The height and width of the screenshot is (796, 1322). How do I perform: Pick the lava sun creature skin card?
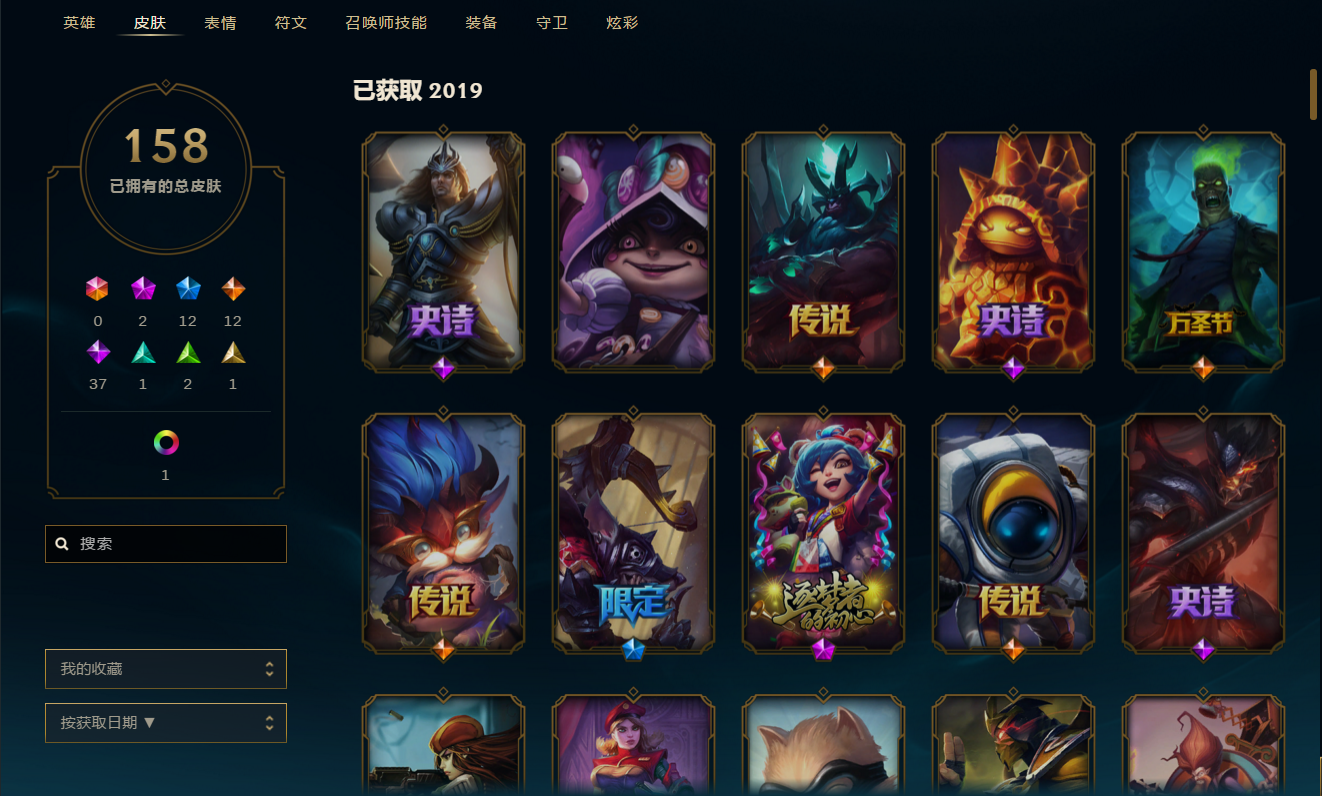click(x=1013, y=250)
